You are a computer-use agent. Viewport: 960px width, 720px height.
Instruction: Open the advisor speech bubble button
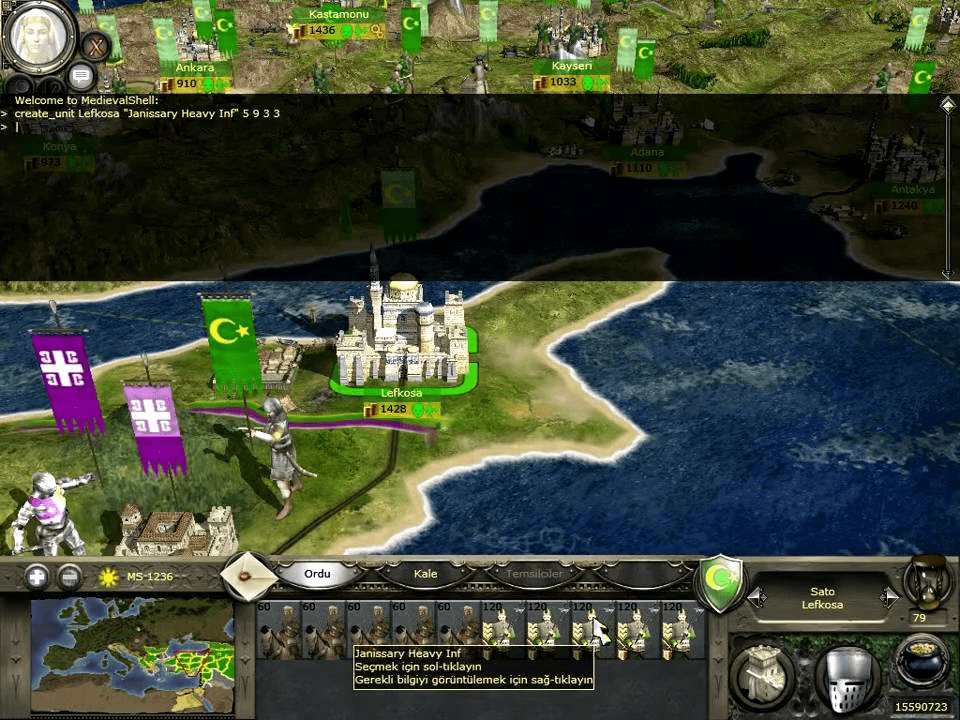pos(81,76)
